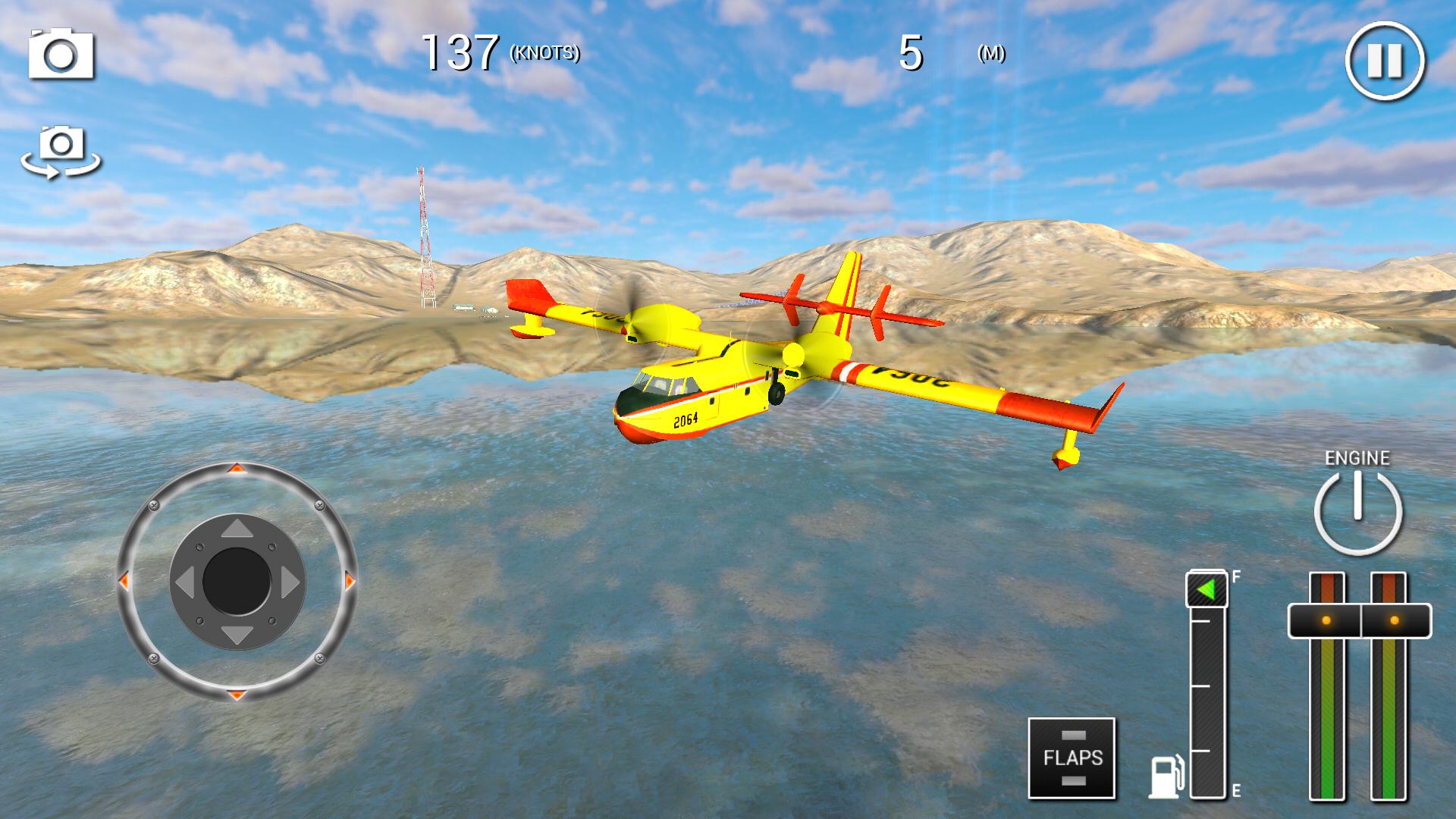Image resolution: width=1456 pixels, height=819 pixels.
Task: Pause the flight with the pause icon
Action: (x=1385, y=61)
